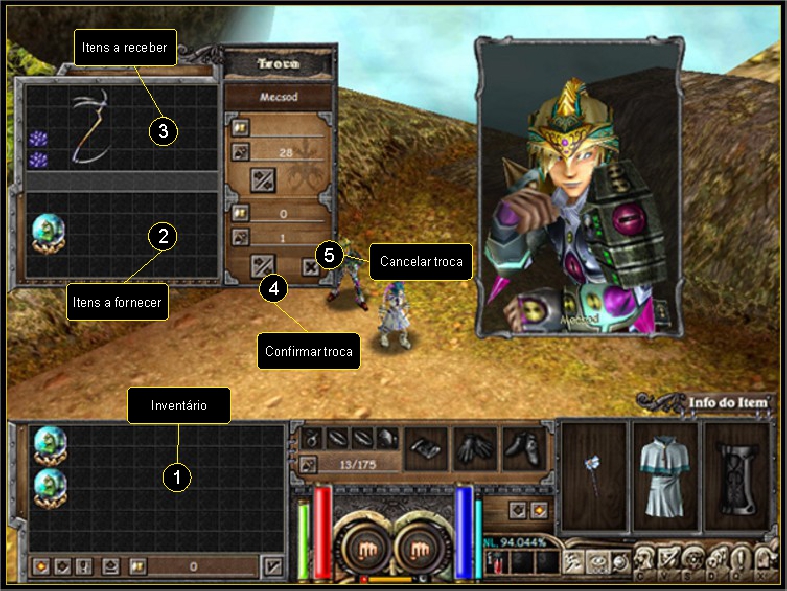Viewport: 787px width, 591px height.
Task: Select the lower crystal globe in the inventory
Action: pyautogui.click(x=49, y=487)
